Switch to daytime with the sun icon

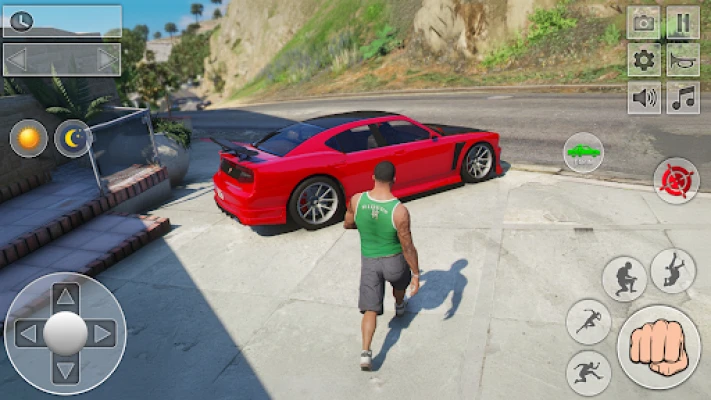(x=28, y=138)
